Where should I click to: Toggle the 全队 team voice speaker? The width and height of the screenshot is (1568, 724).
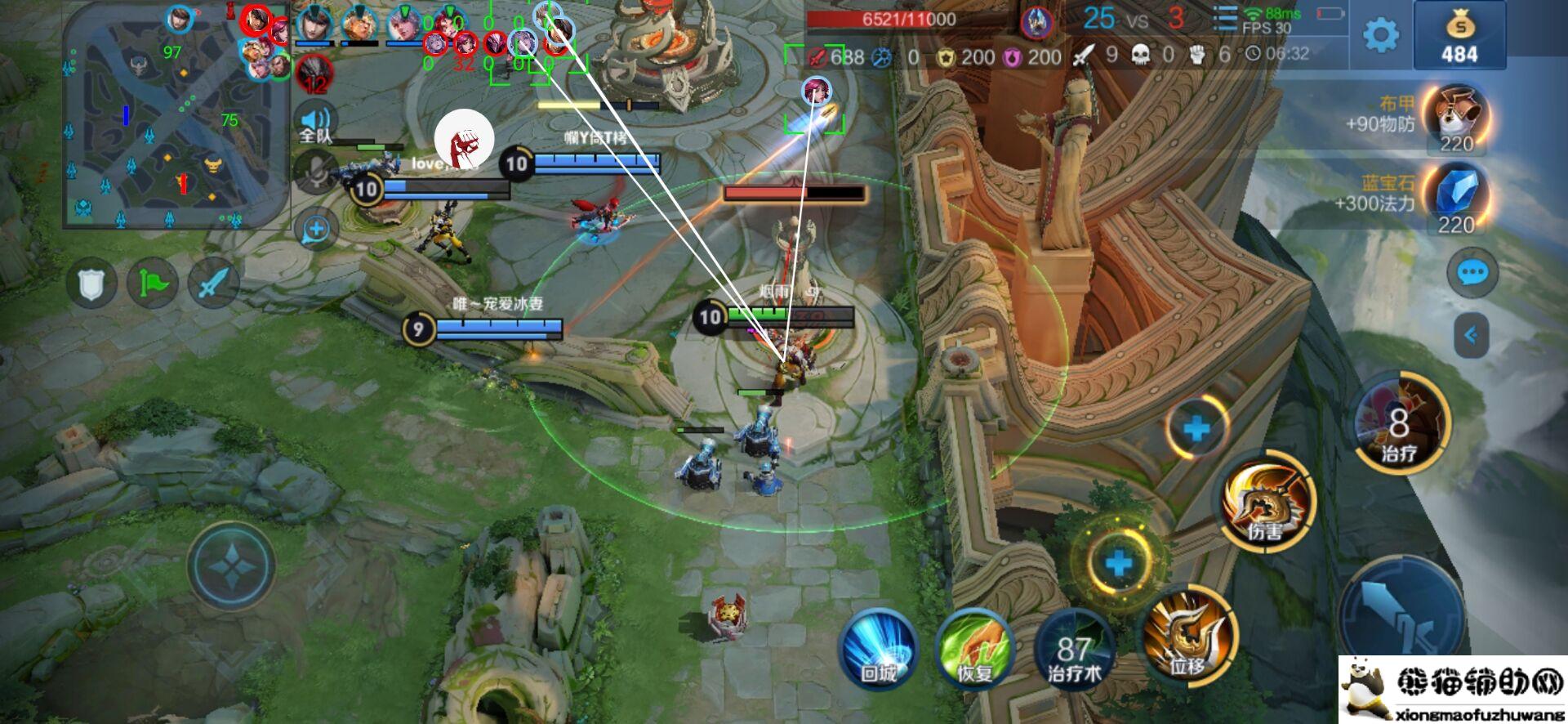(316, 124)
